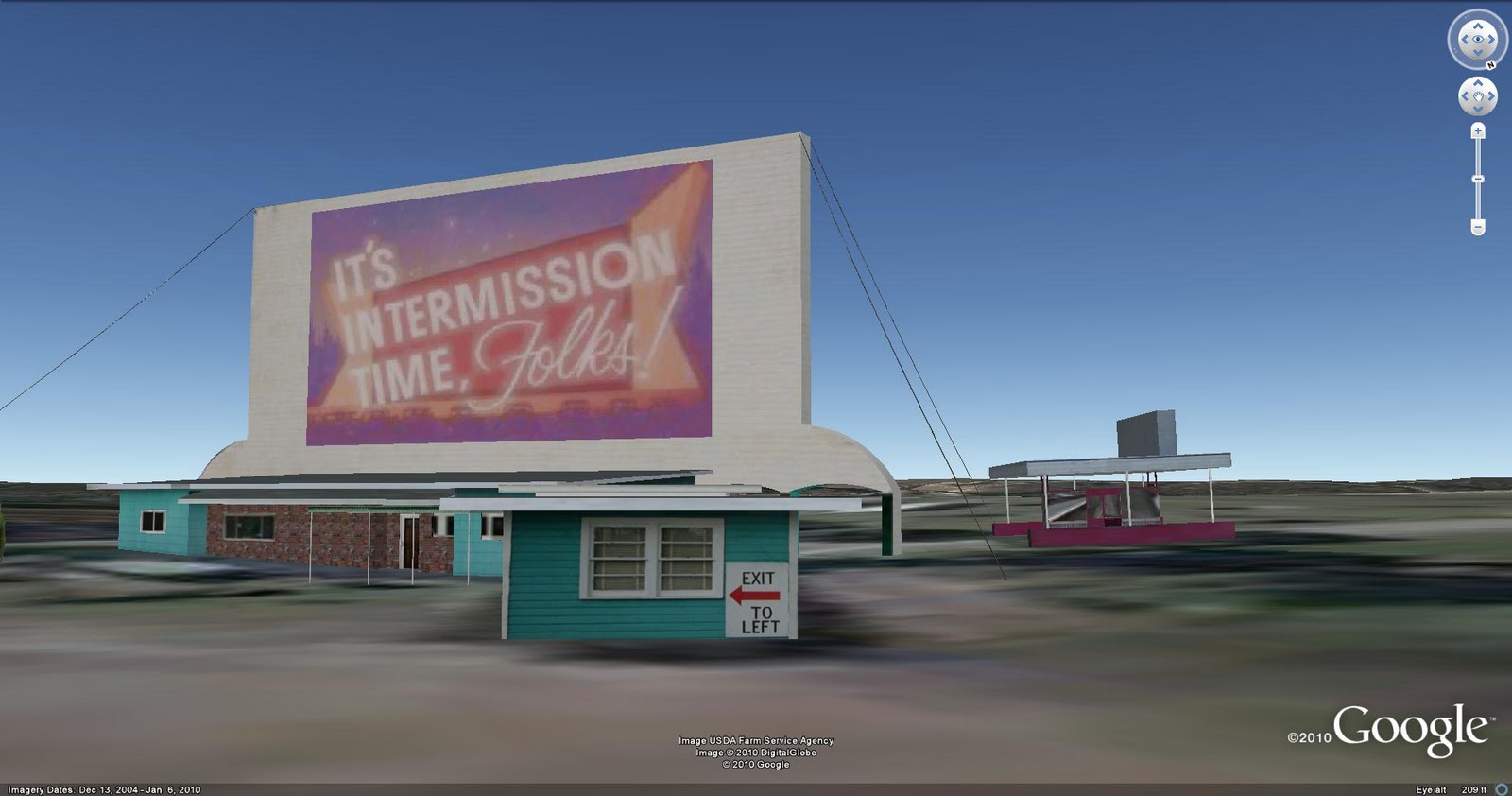Click the eye icon at the Look joystick center
This screenshot has width=1512, height=796.
[x=1478, y=38]
